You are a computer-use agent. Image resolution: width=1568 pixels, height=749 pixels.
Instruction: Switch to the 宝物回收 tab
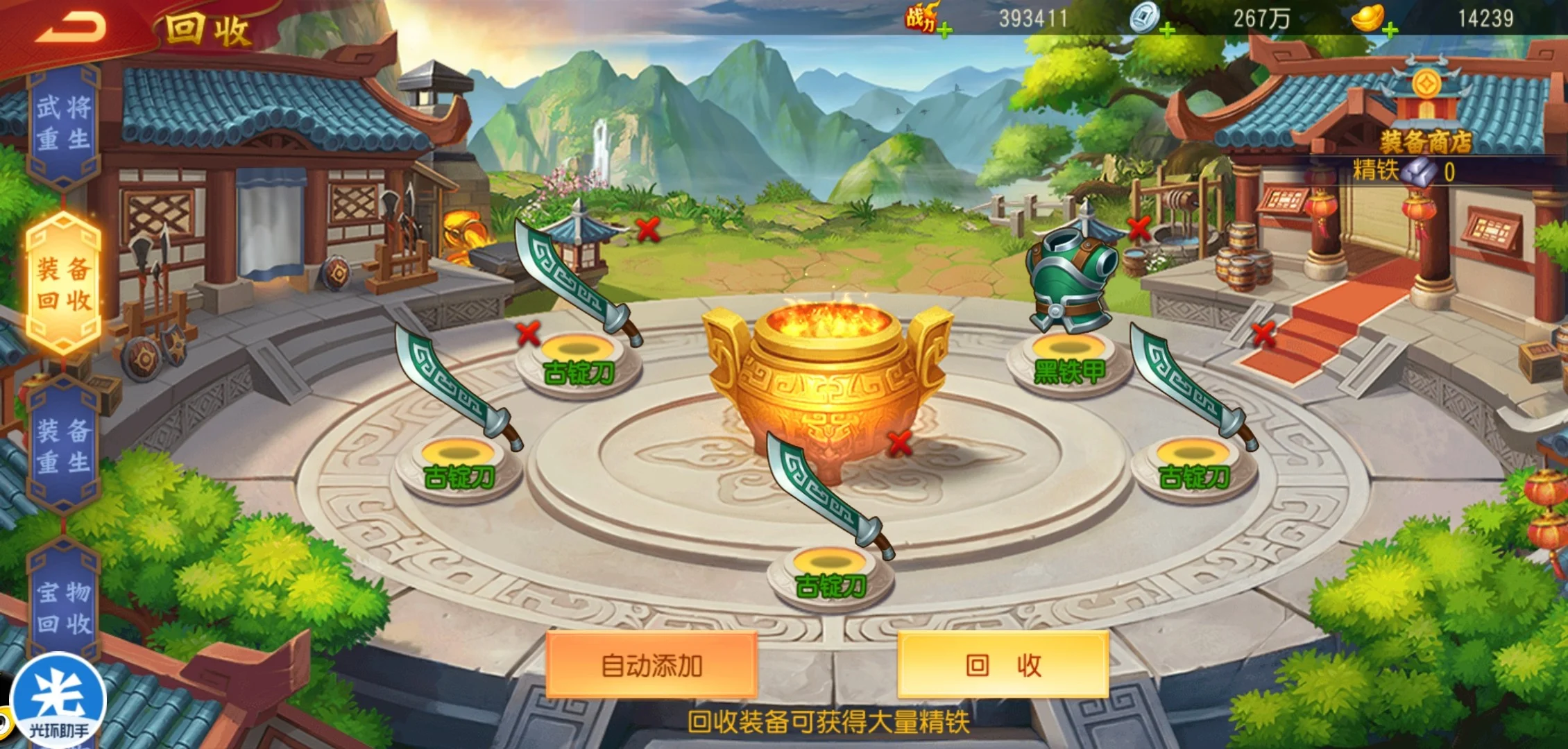point(64,608)
